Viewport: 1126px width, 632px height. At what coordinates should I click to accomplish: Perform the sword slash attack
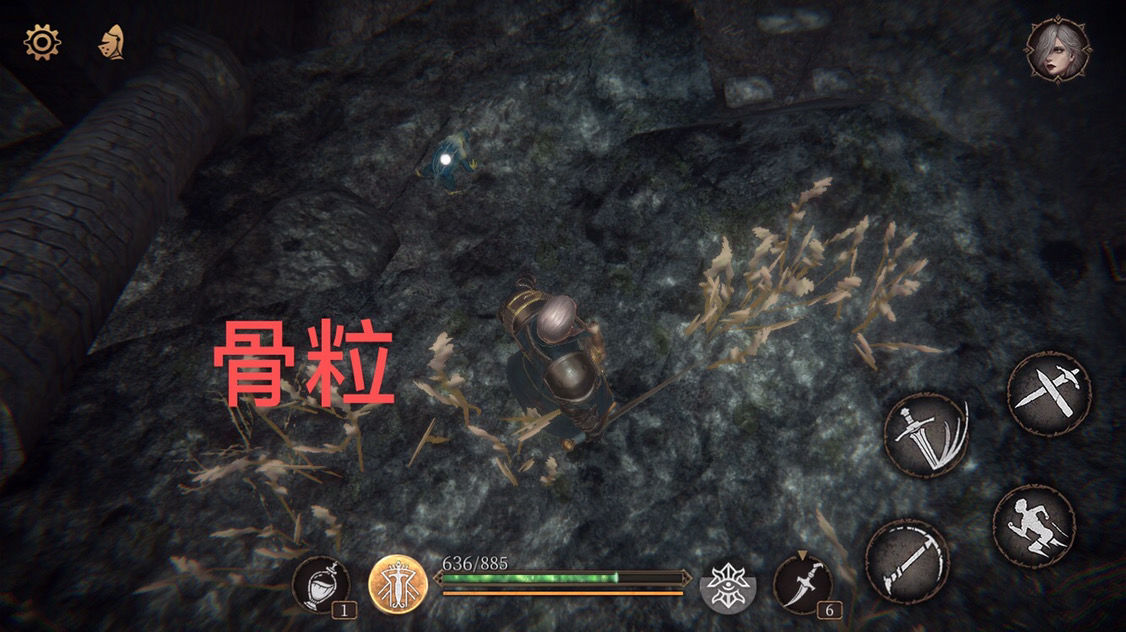(926, 435)
